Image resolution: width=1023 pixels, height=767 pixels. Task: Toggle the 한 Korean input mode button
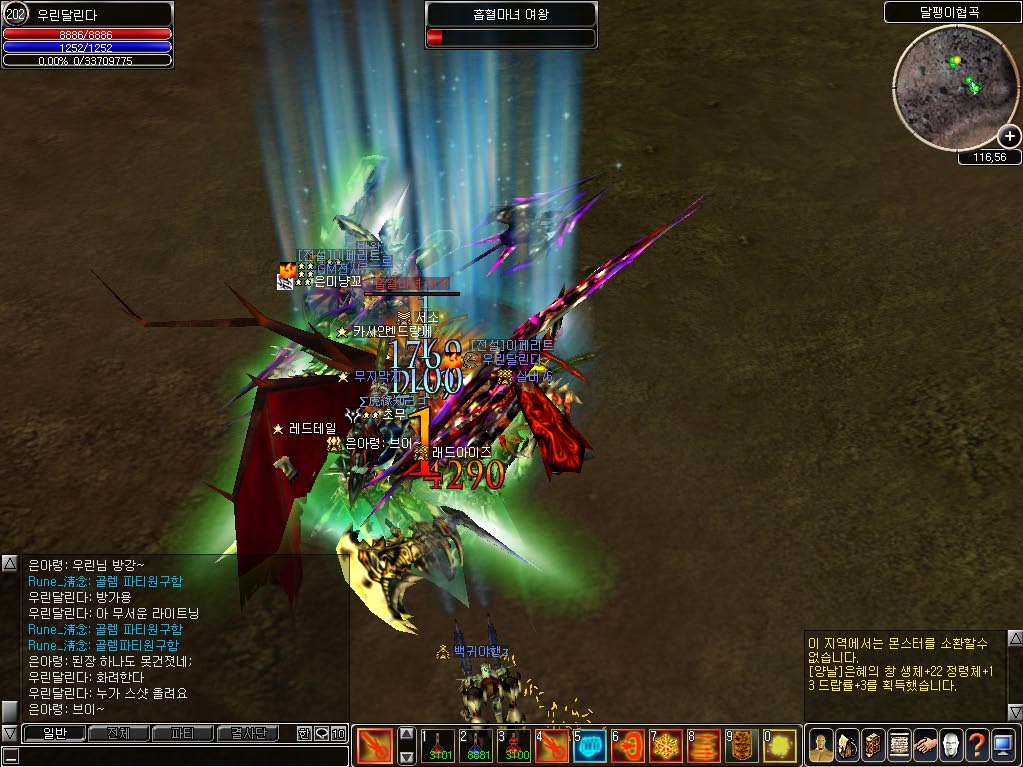pos(304,734)
